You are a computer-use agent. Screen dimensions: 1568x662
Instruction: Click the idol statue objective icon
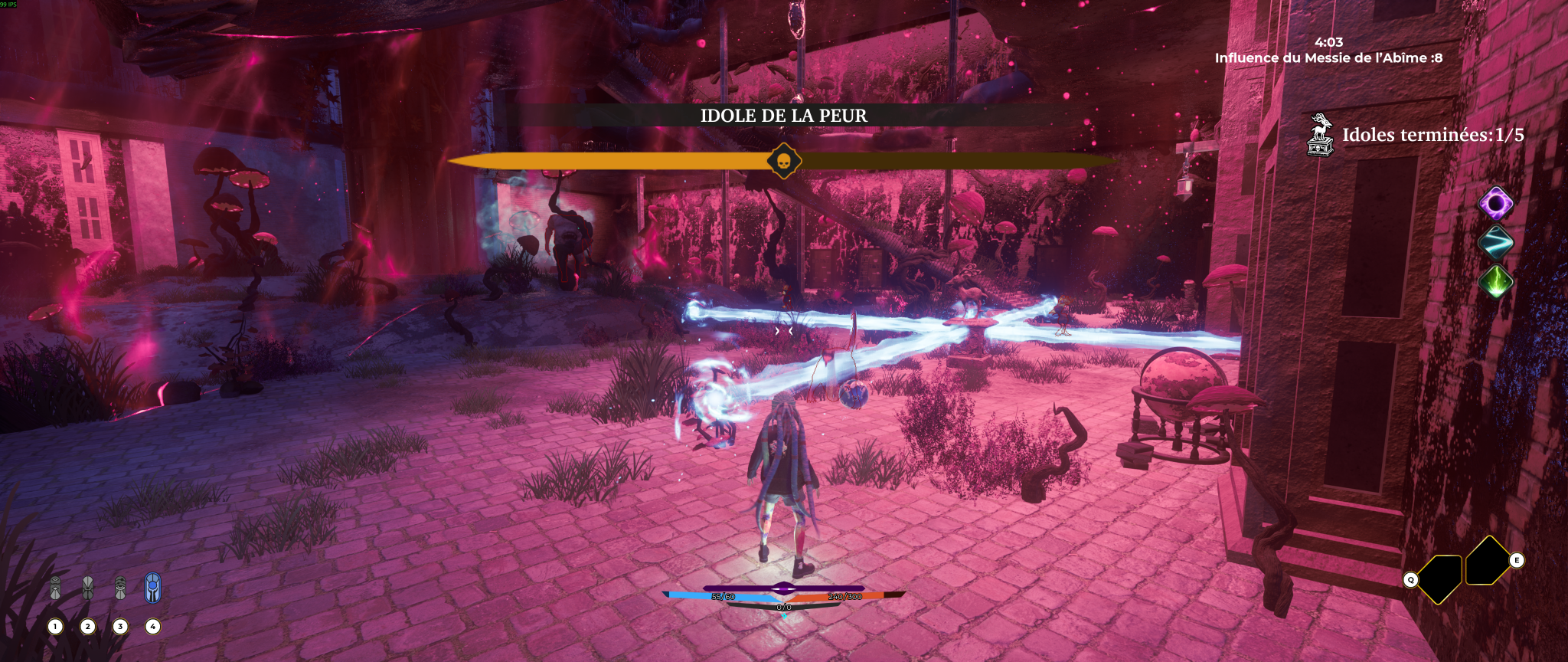pyautogui.click(x=1320, y=135)
